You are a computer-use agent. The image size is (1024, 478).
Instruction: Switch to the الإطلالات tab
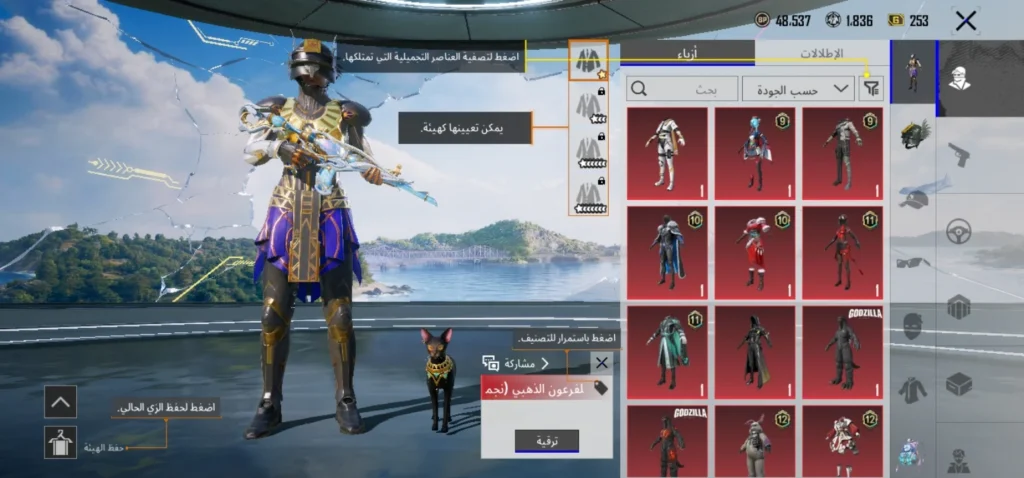point(822,54)
